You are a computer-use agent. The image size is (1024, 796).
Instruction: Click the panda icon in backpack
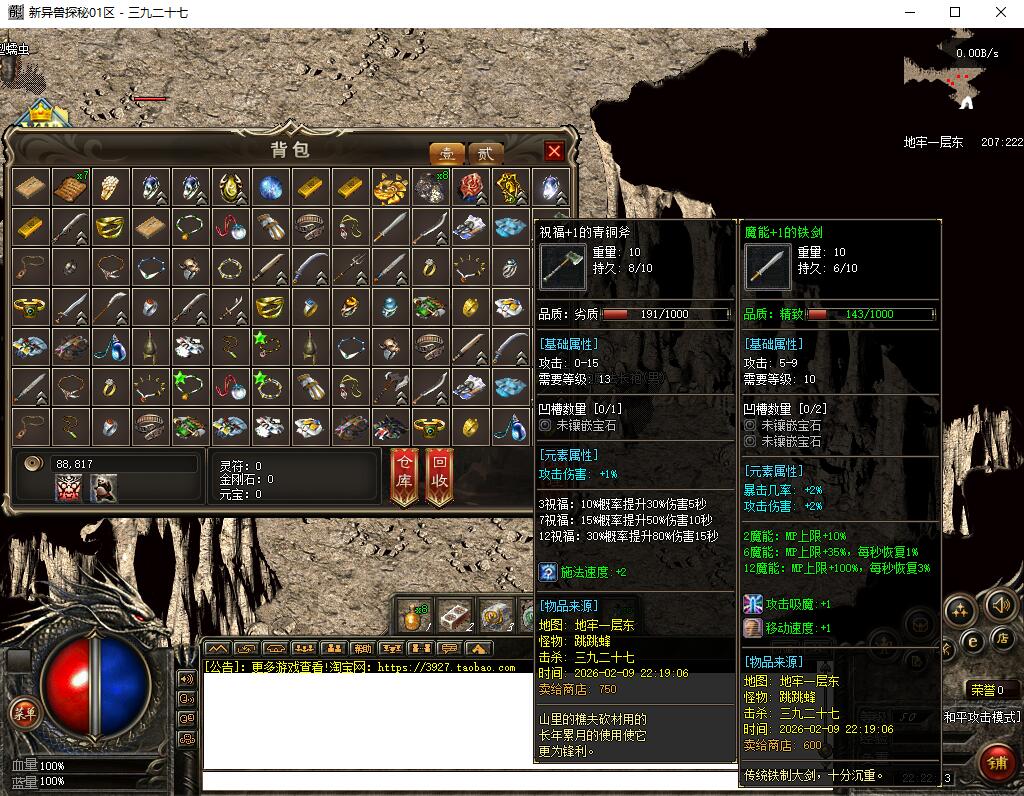coord(103,487)
